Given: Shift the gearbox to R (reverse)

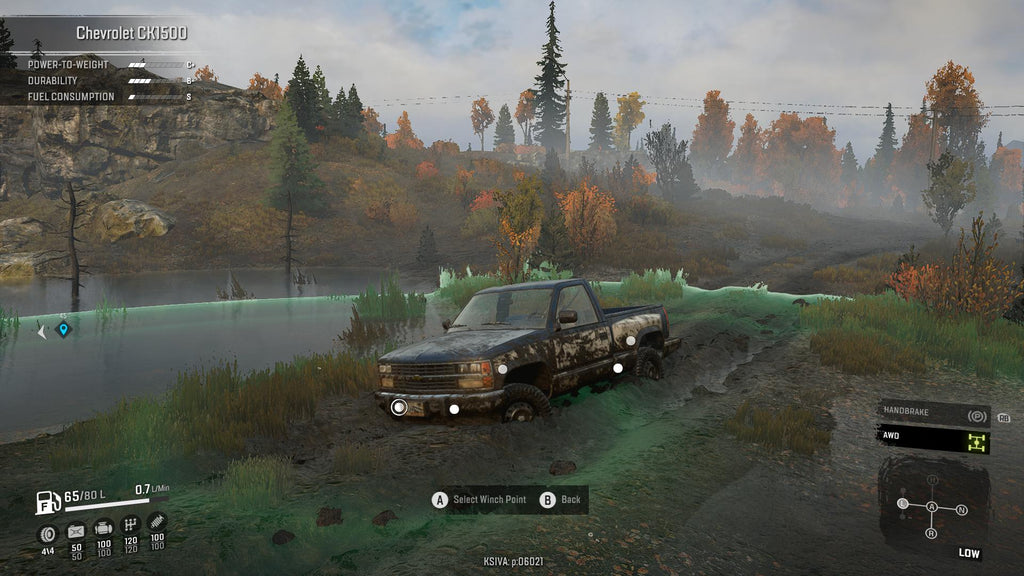Looking at the screenshot, I should (932, 534).
